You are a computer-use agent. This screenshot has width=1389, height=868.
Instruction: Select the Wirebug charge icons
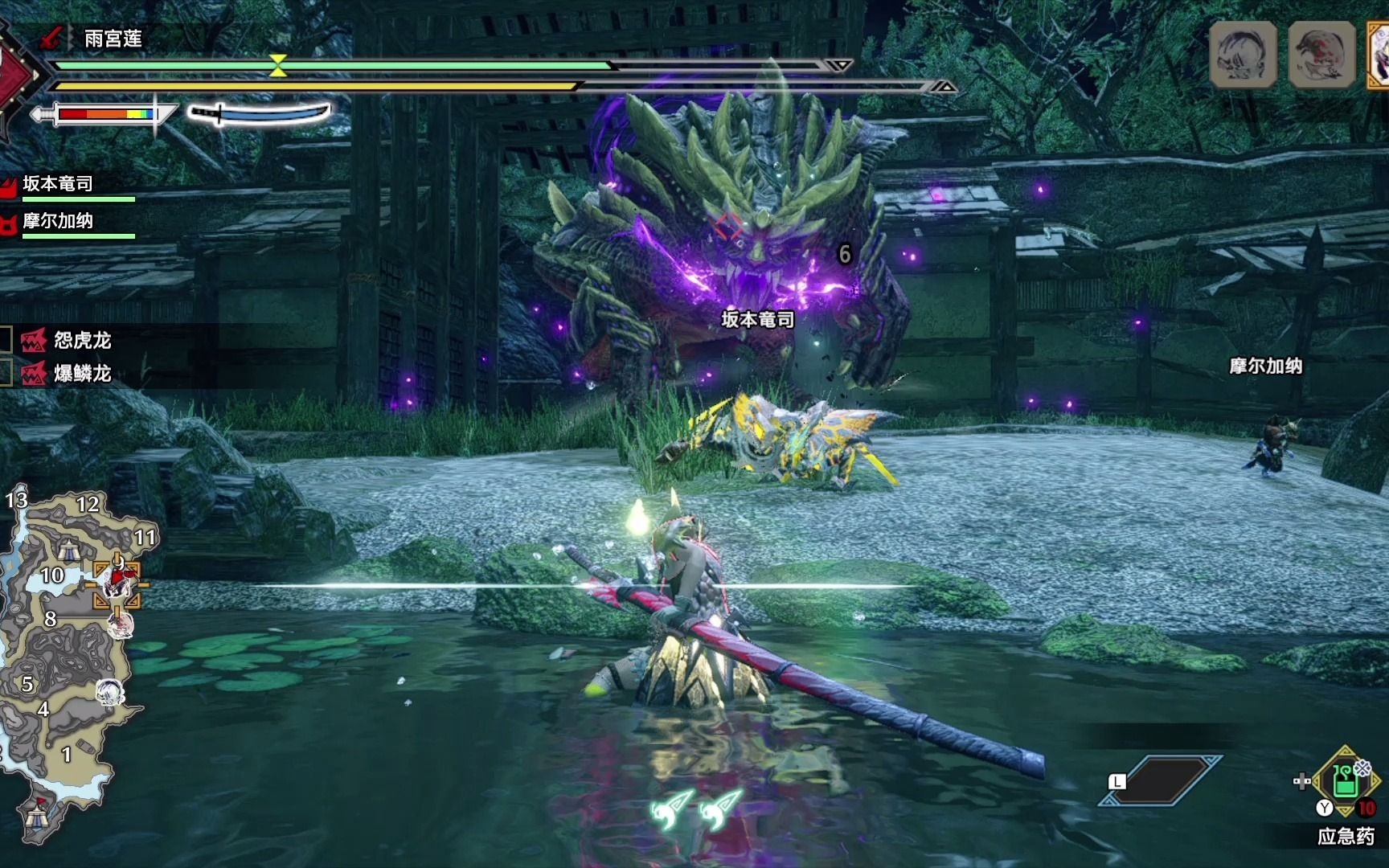[696, 808]
